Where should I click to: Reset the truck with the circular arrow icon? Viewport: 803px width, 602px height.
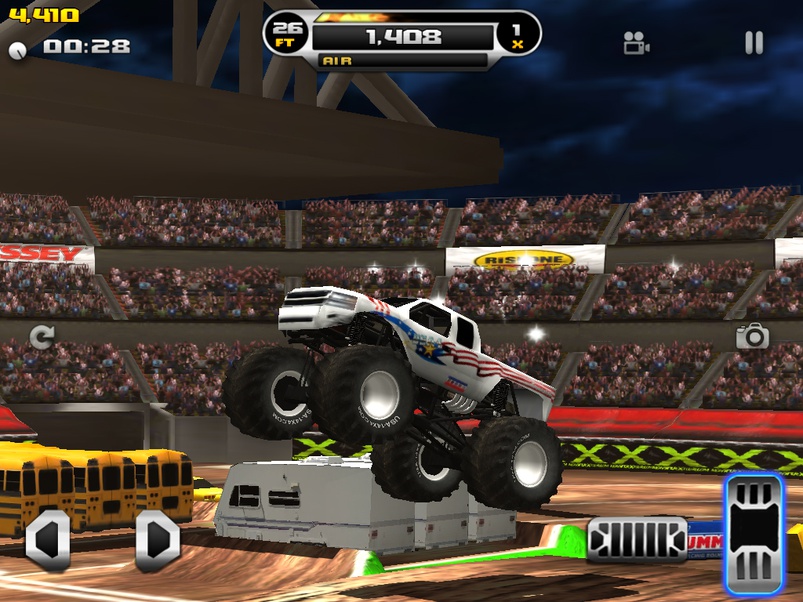[41, 337]
